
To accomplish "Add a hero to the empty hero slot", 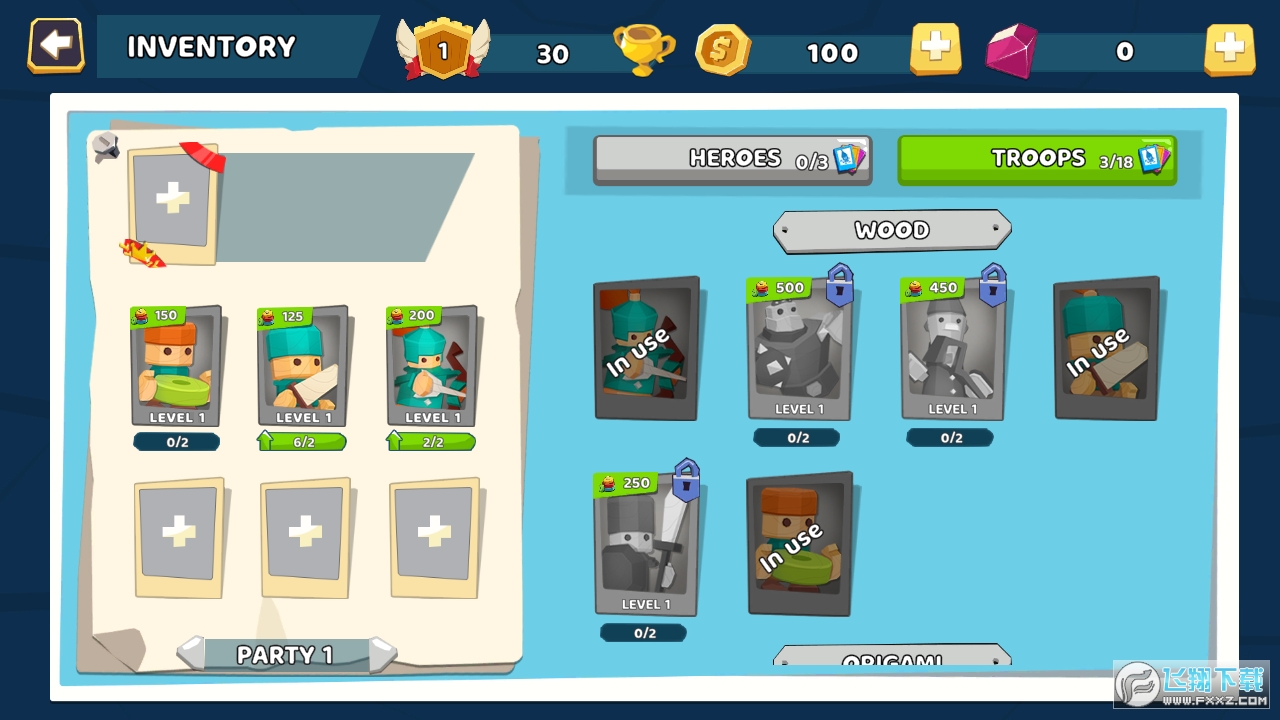I will [172, 200].
